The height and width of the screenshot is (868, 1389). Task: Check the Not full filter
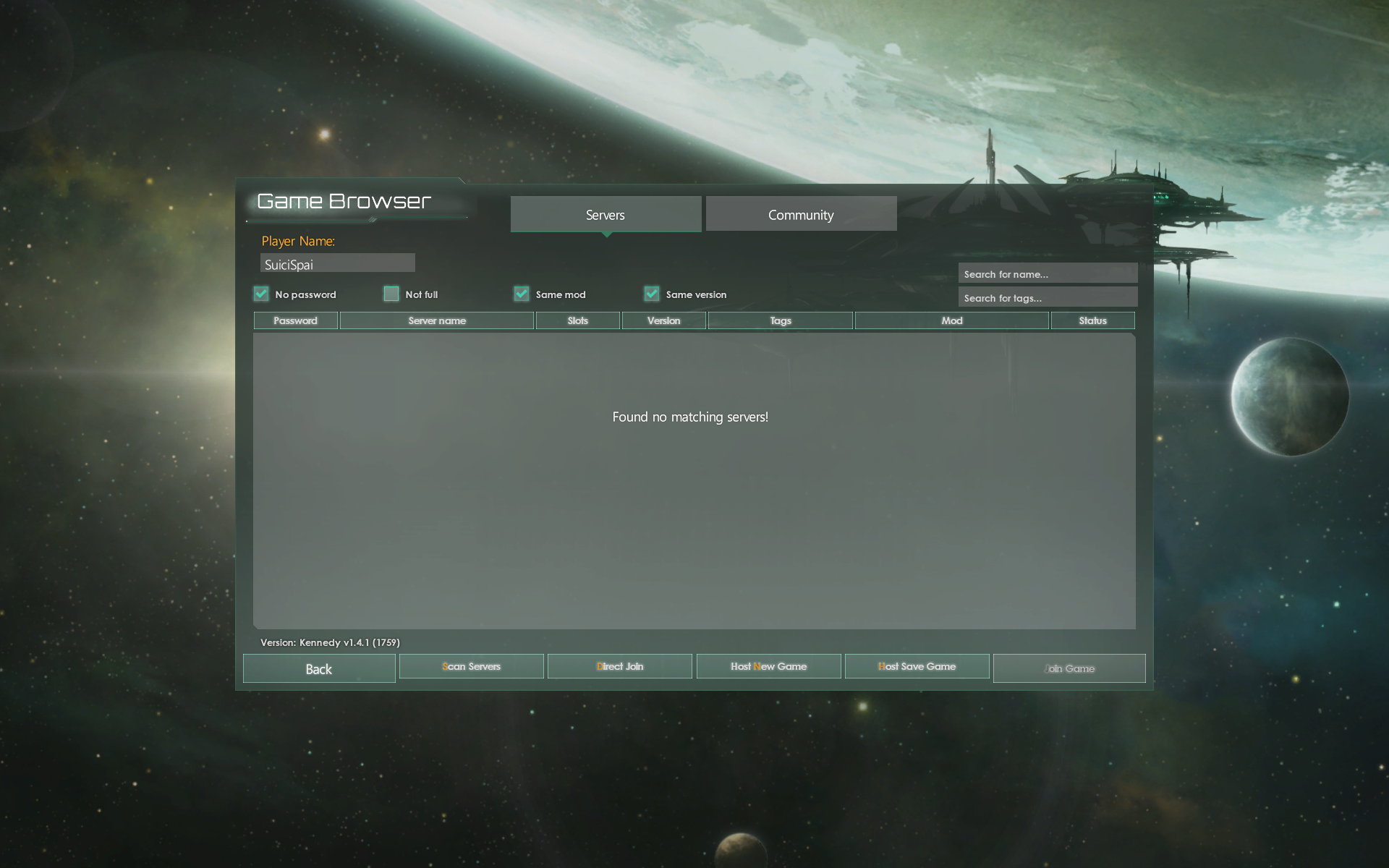(391, 294)
